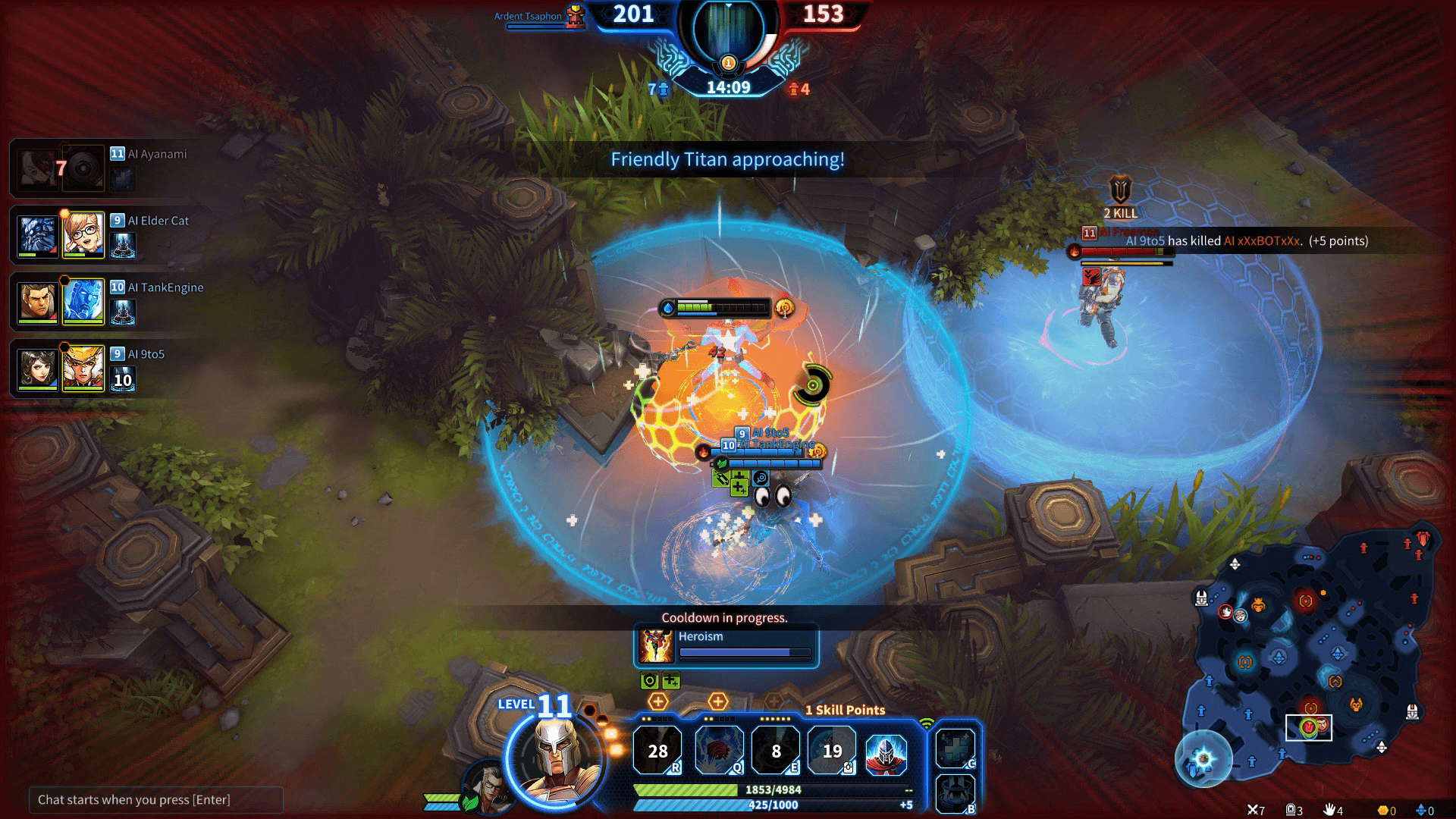Click the green turret buff icon above Heroism
This screenshot has height=819, width=1456.
click(671, 681)
